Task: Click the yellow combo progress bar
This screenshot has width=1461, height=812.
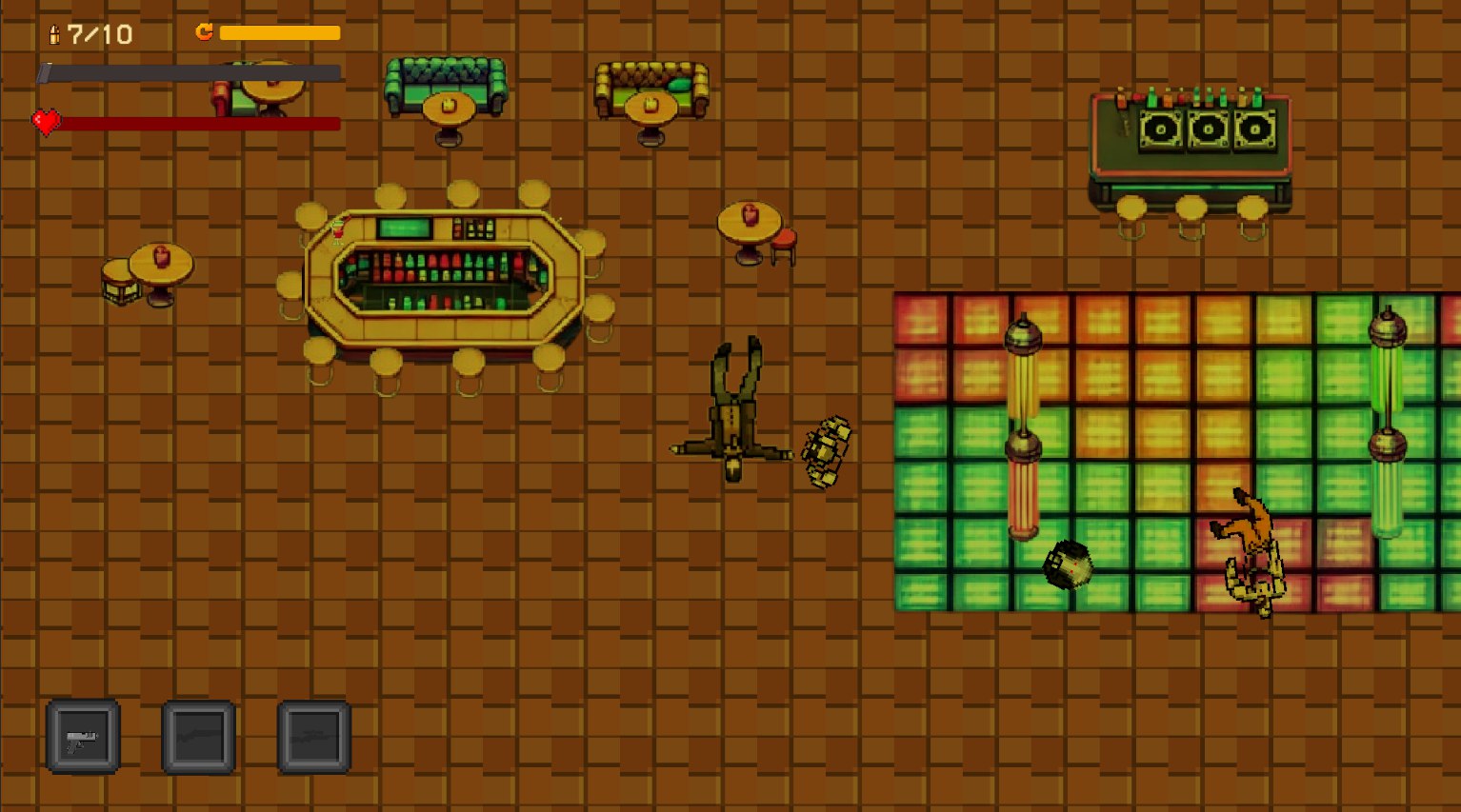Action: point(281,32)
